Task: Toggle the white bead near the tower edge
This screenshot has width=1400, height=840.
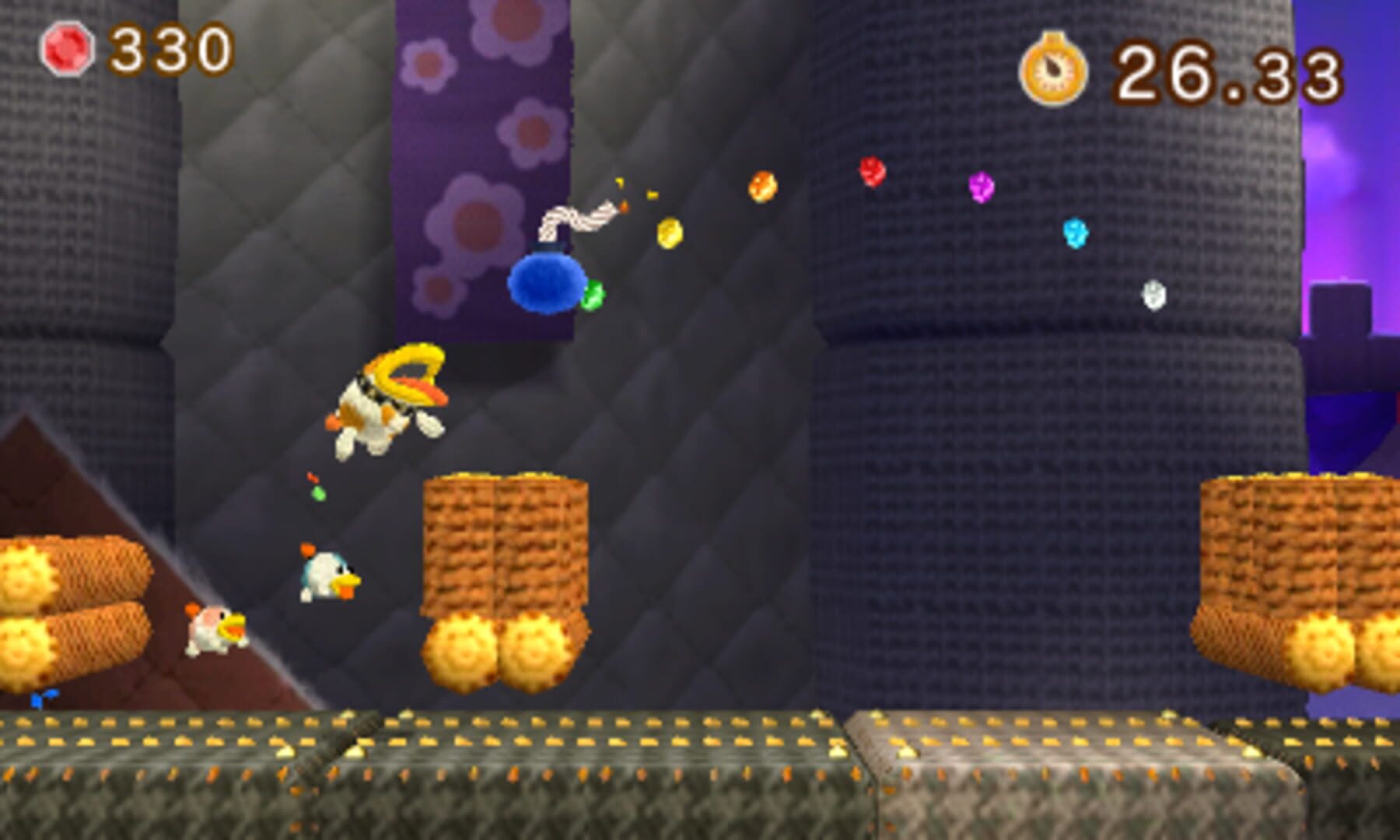Action: 1153,294
